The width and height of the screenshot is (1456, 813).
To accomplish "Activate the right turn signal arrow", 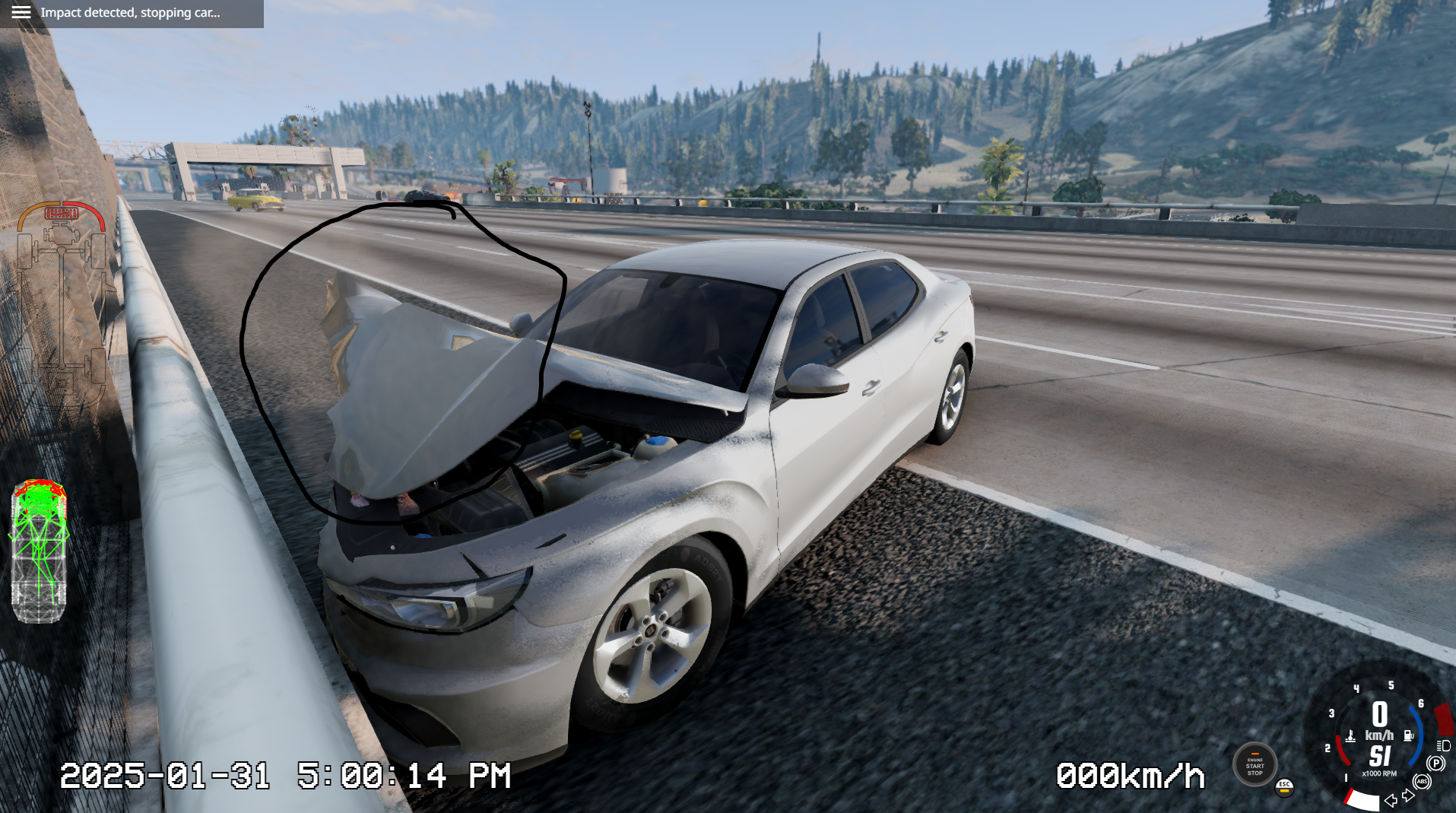I will (x=1409, y=796).
